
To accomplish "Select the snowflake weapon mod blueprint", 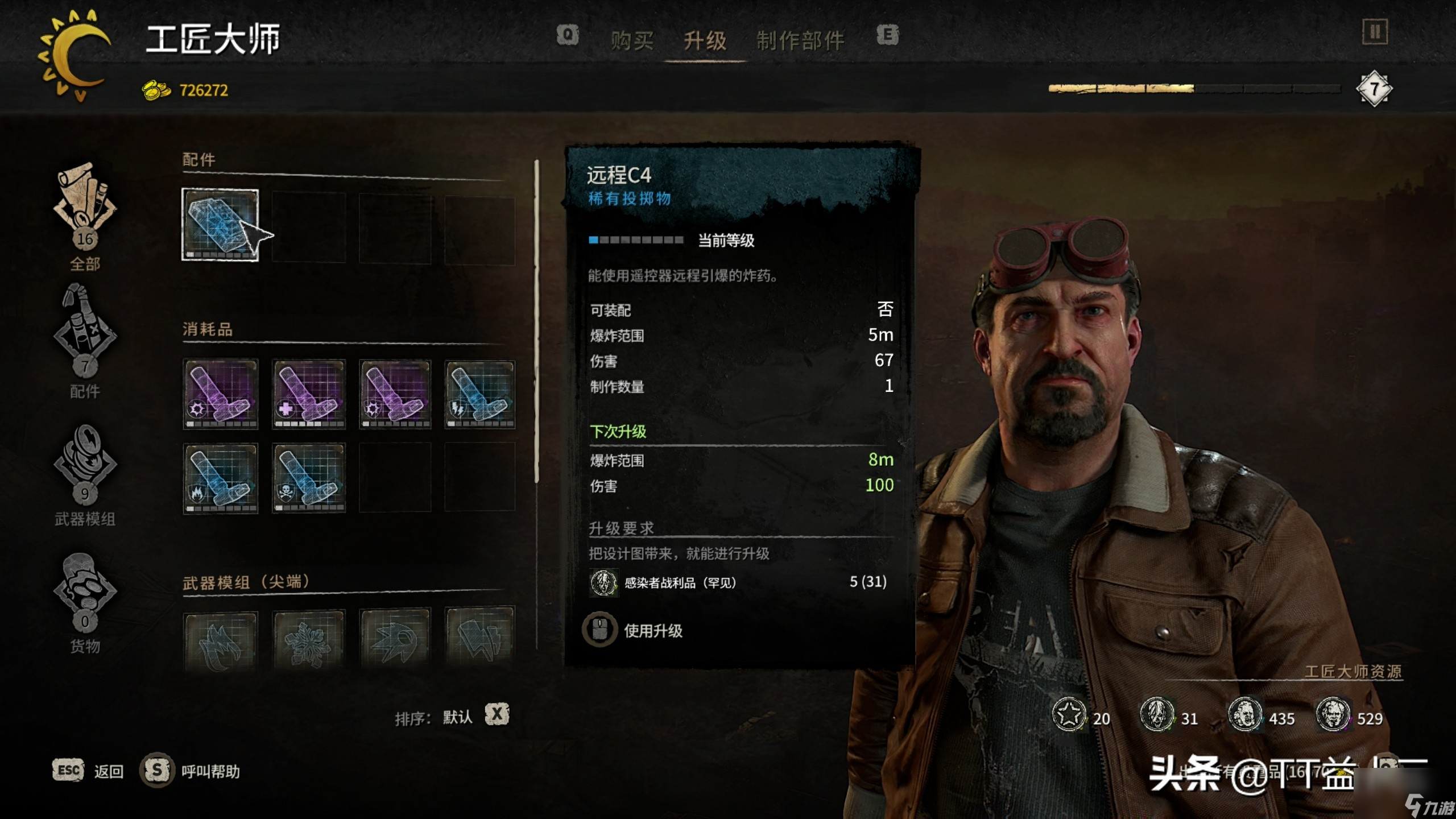I will point(309,640).
